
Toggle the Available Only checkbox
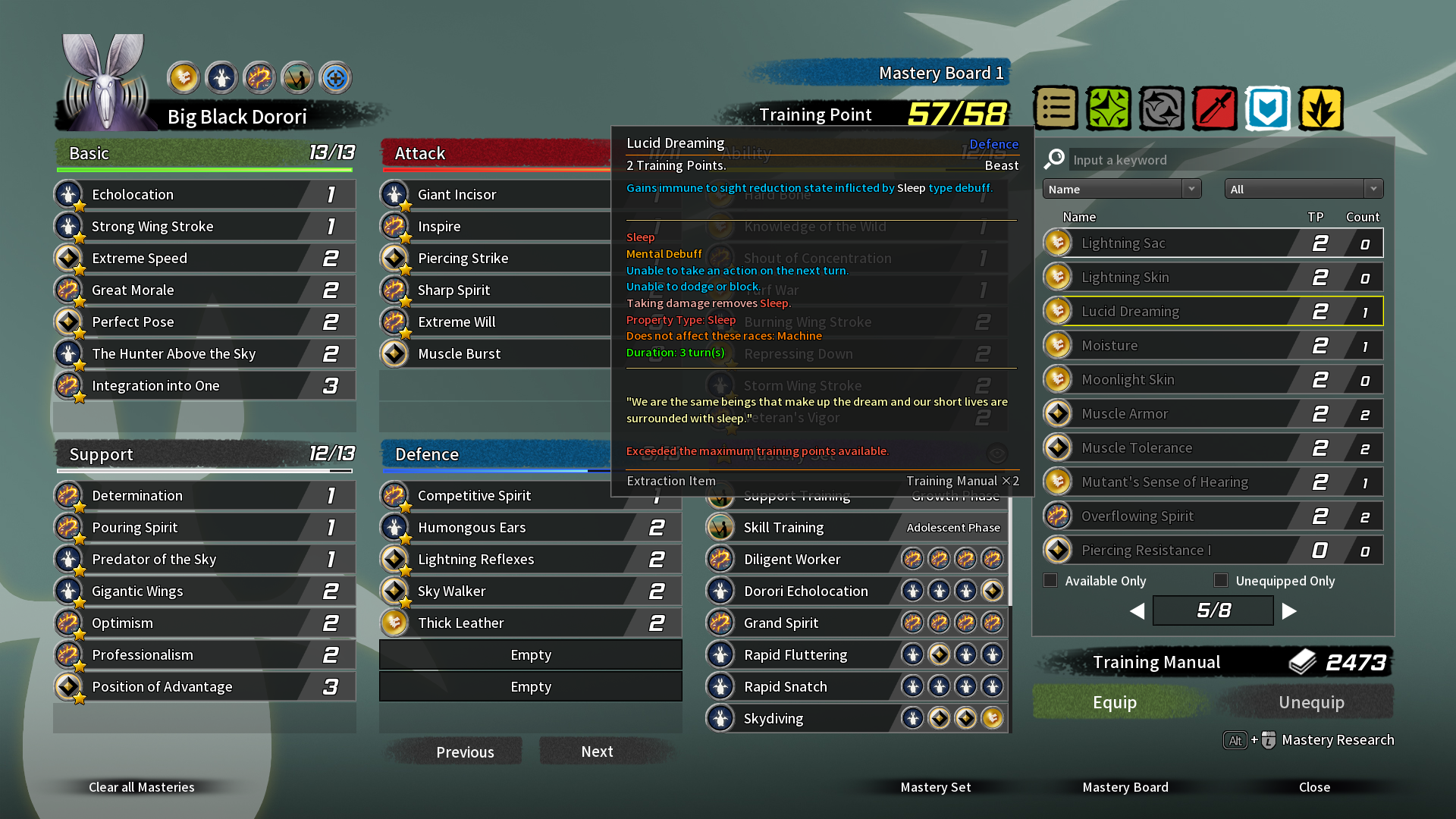point(1050,580)
